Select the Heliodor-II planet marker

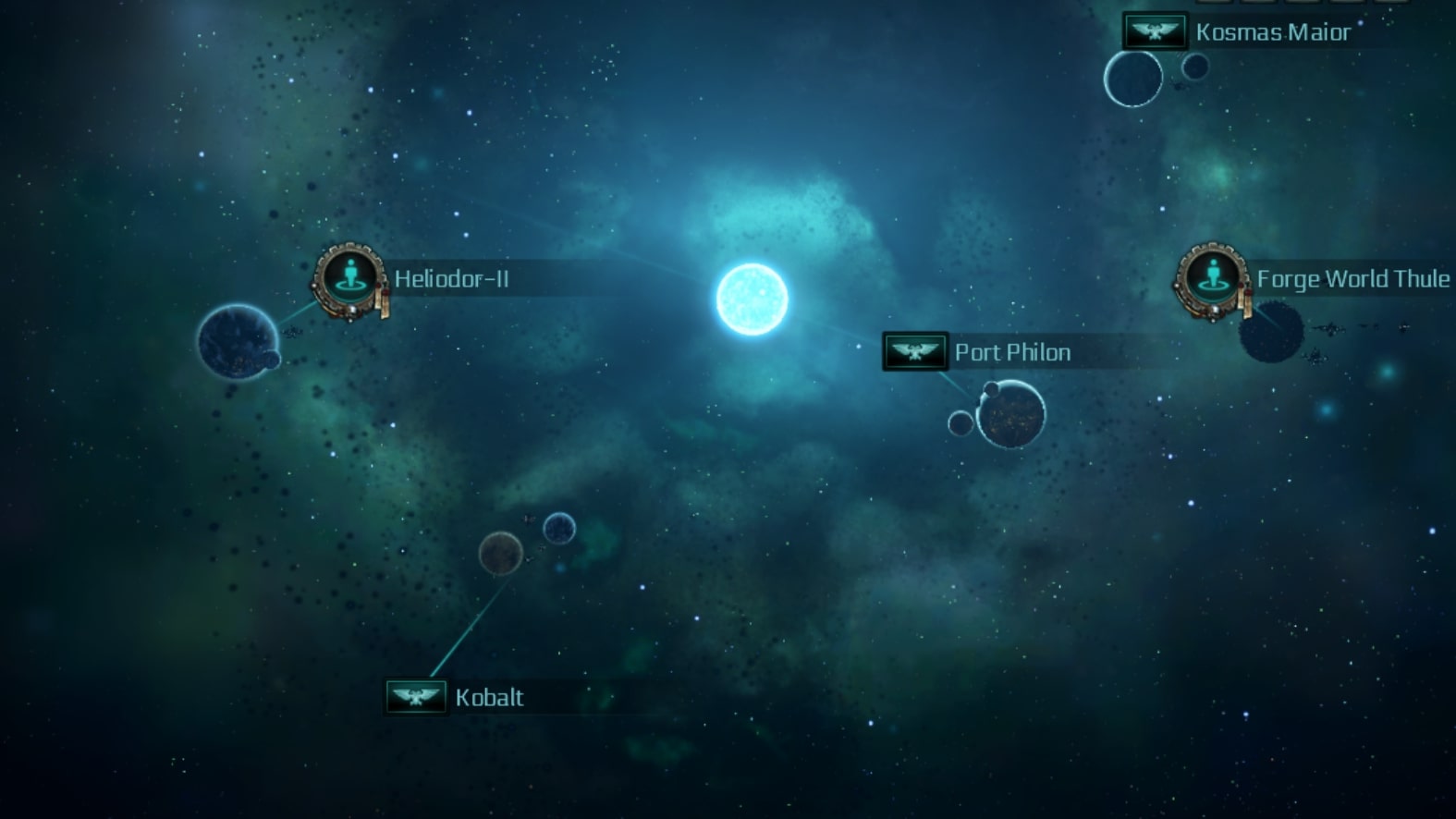click(349, 276)
